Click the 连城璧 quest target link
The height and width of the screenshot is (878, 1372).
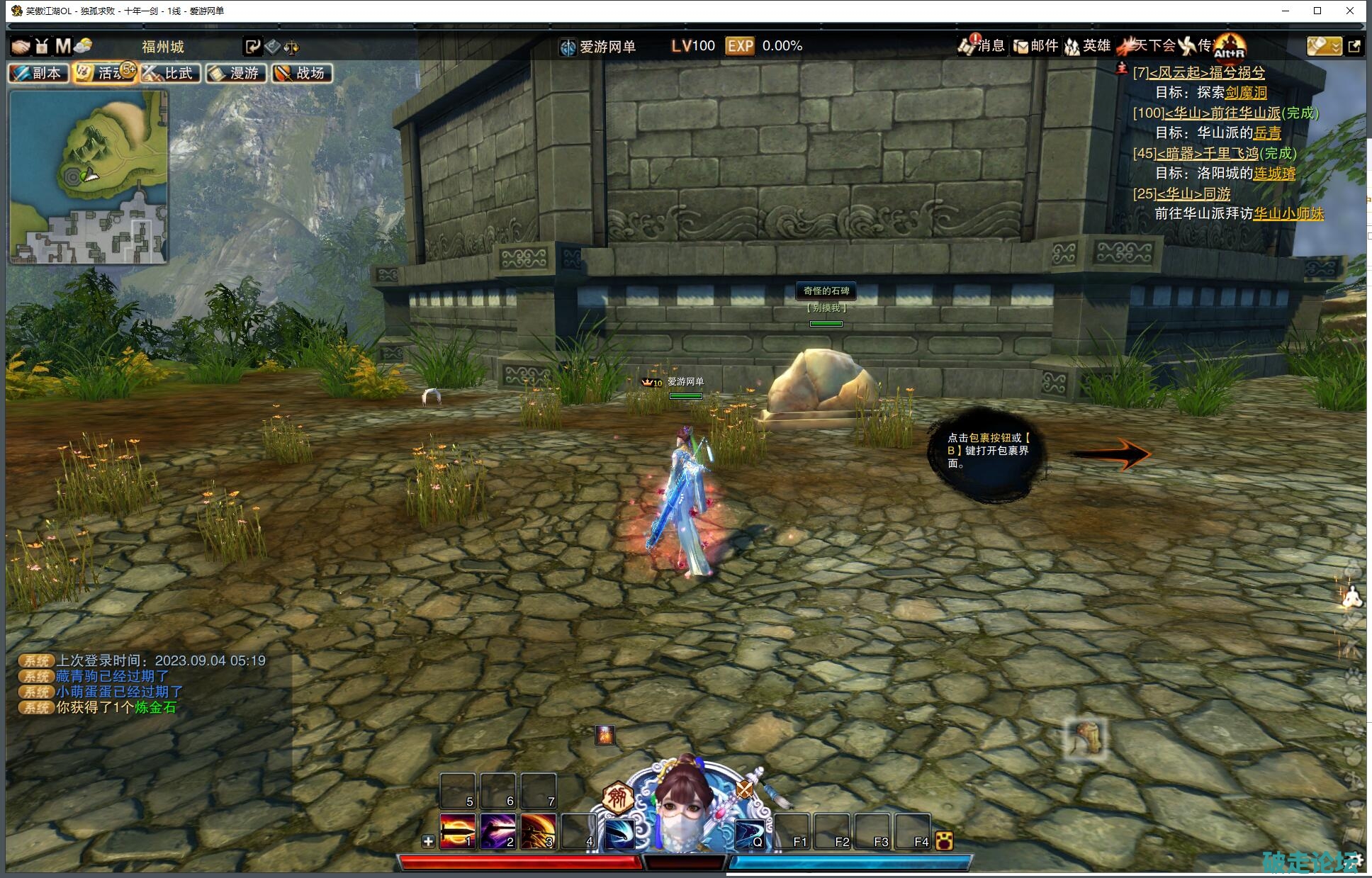click(x=1274, y=173)
